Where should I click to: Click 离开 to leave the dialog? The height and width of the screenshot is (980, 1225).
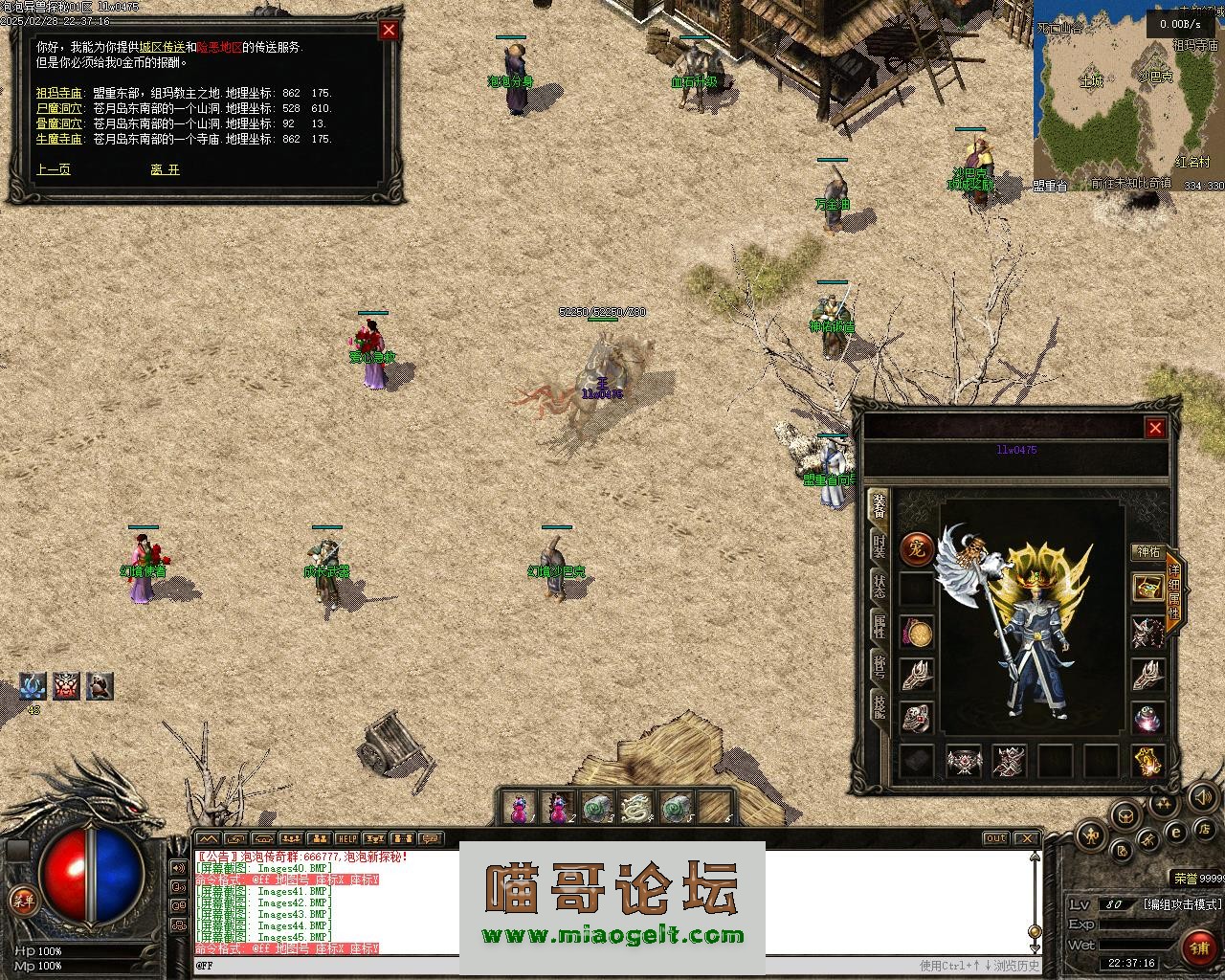pos(165,169)
